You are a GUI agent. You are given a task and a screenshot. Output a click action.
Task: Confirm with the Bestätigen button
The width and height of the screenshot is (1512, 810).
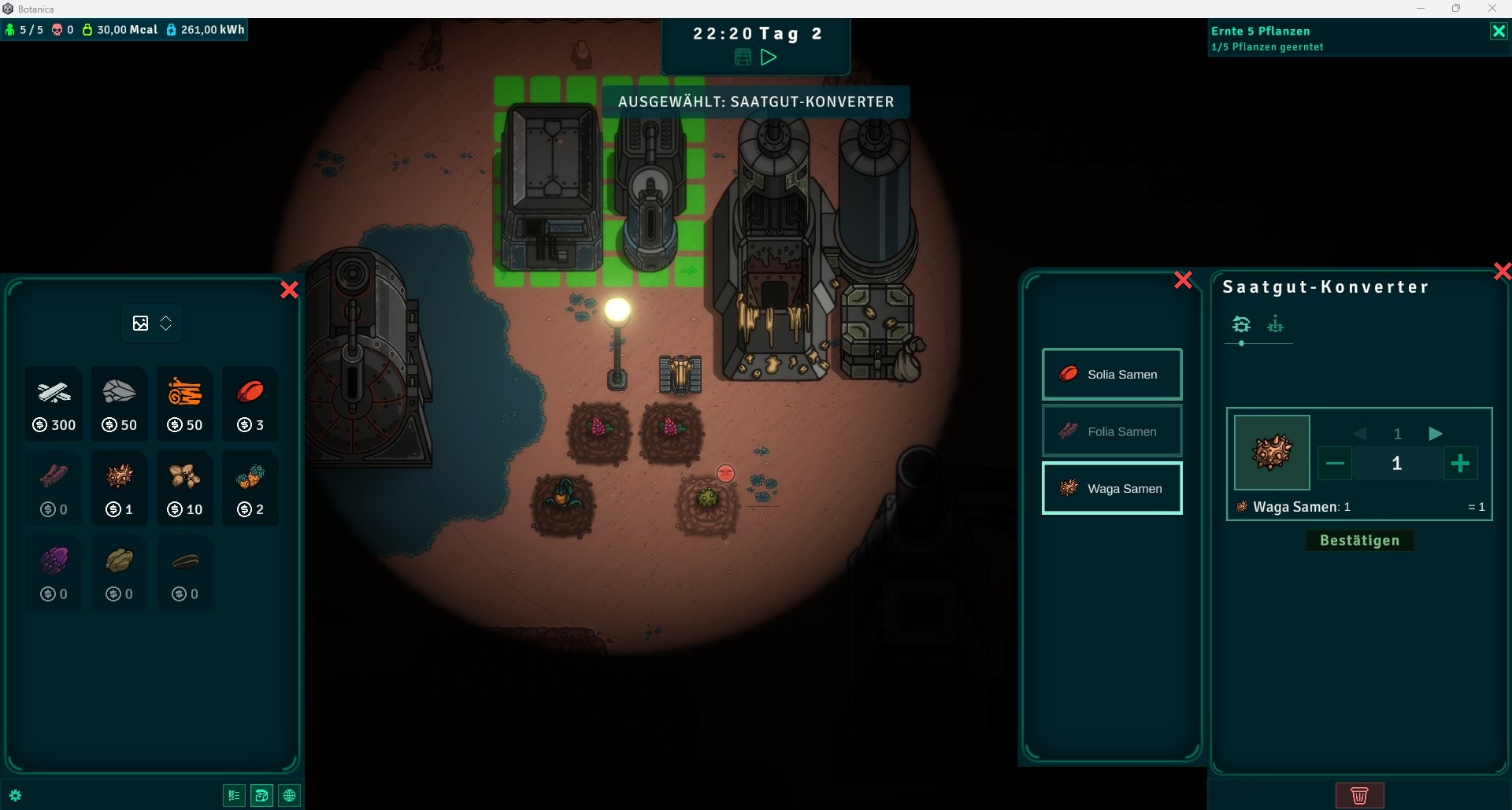[x=1359, y=541]
